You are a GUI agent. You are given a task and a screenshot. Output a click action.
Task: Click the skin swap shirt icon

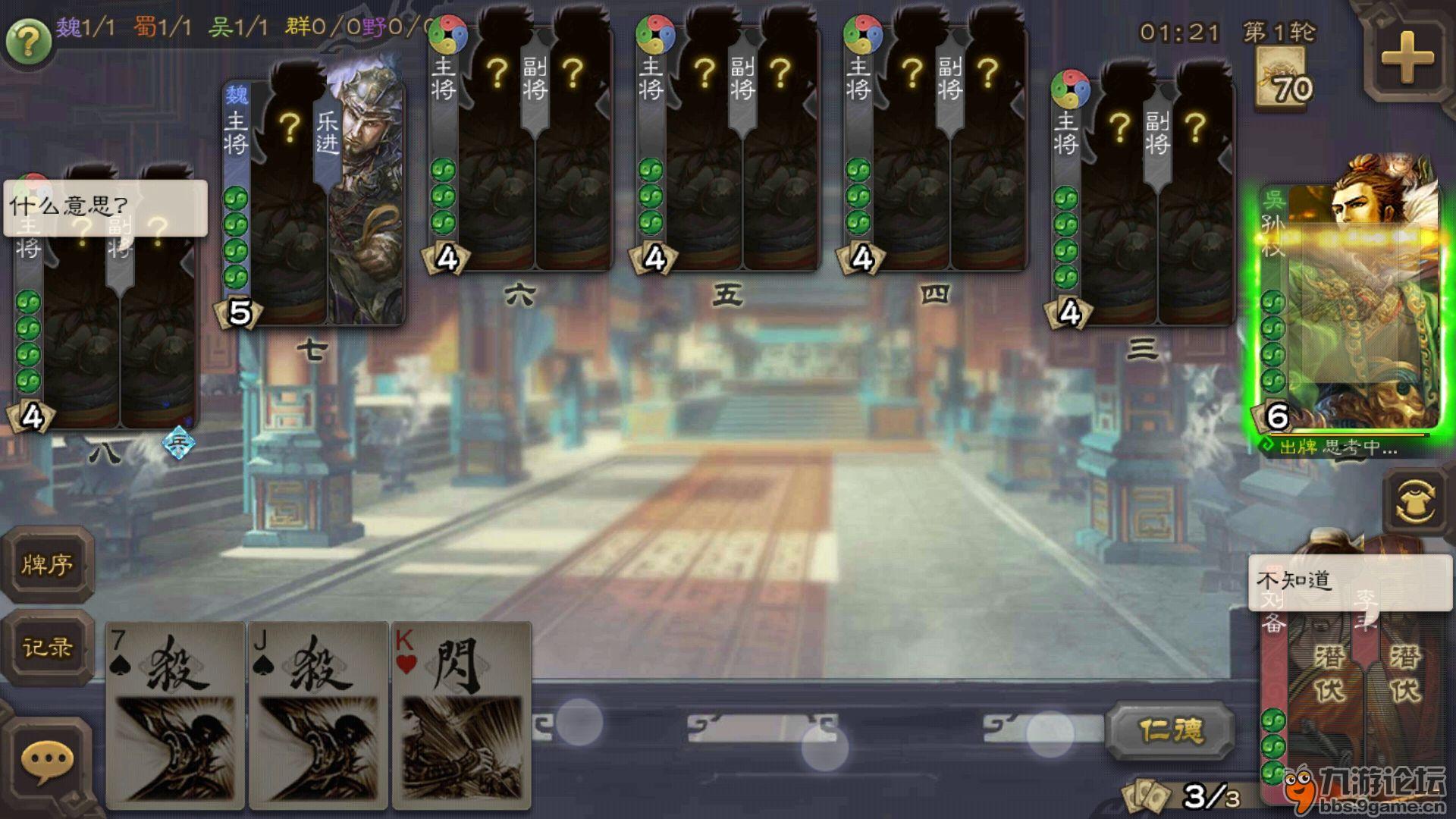[x=1415, y=501]
